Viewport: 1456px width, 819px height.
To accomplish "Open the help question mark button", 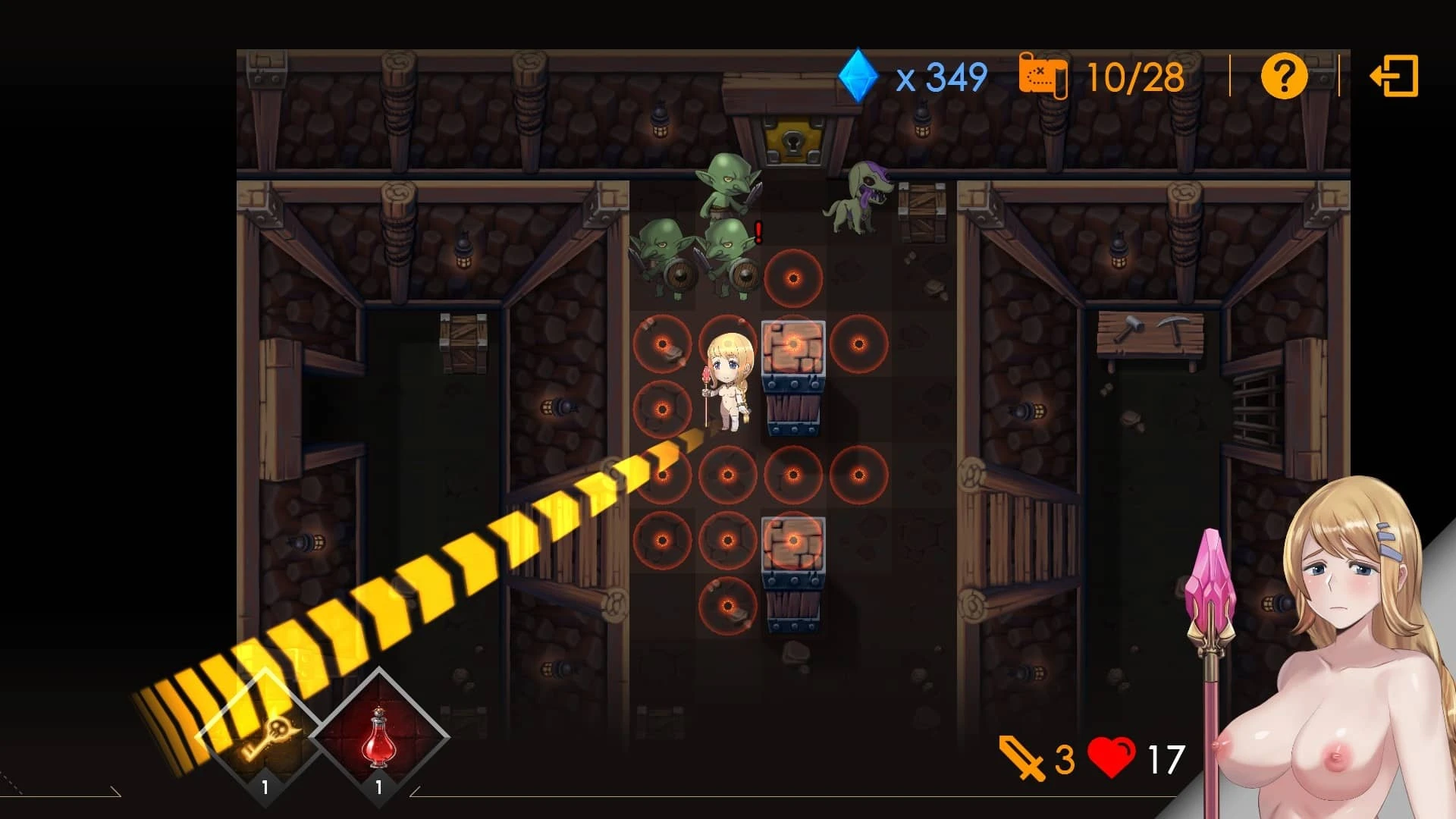I will pyautogui.click(x=1283, y=76).
